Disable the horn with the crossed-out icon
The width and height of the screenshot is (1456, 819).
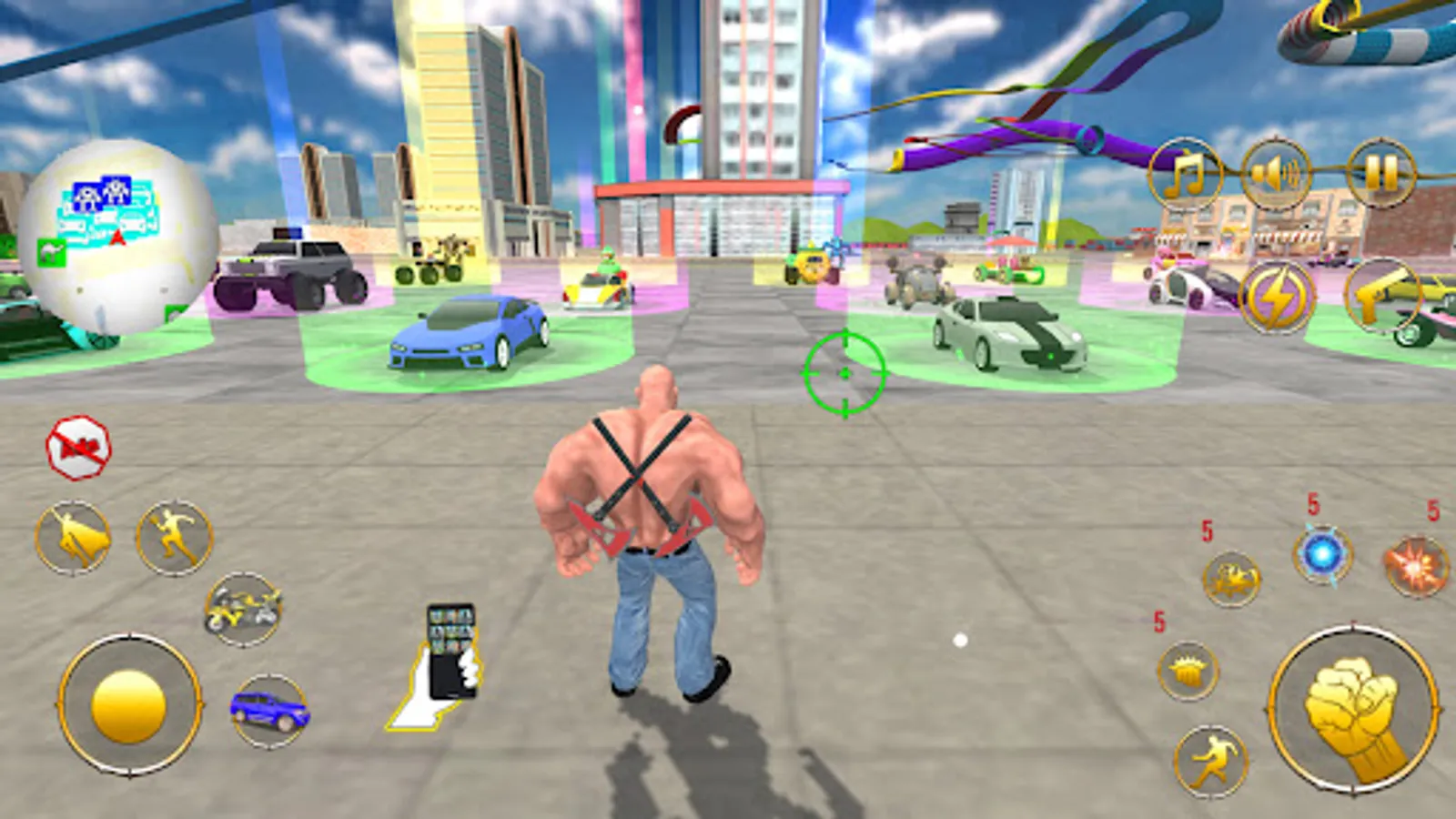pyautogui.click(x=76, y=444)
